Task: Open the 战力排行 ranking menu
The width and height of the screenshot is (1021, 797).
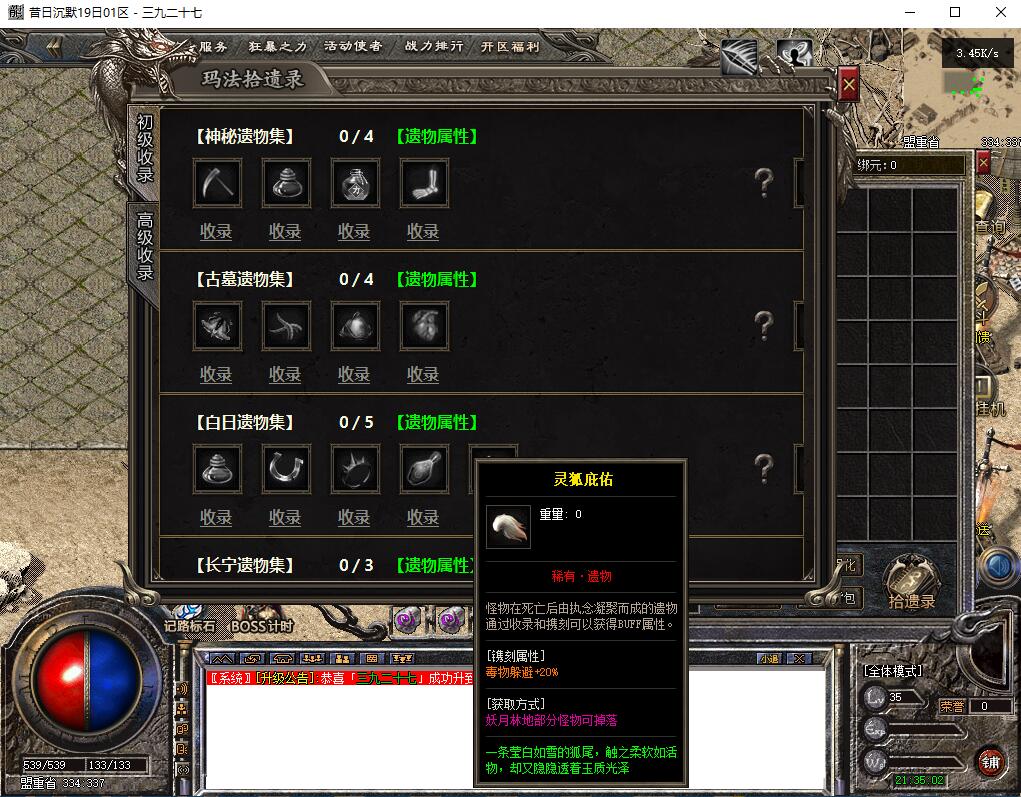Action: 433,46
